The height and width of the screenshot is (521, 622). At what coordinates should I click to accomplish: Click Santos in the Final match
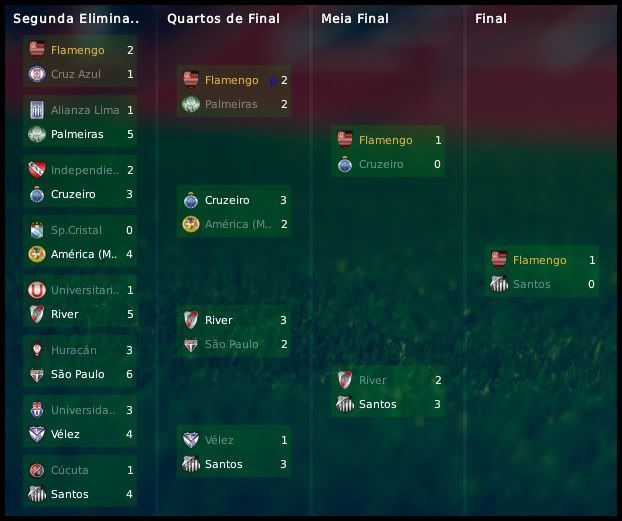(533, 284)
